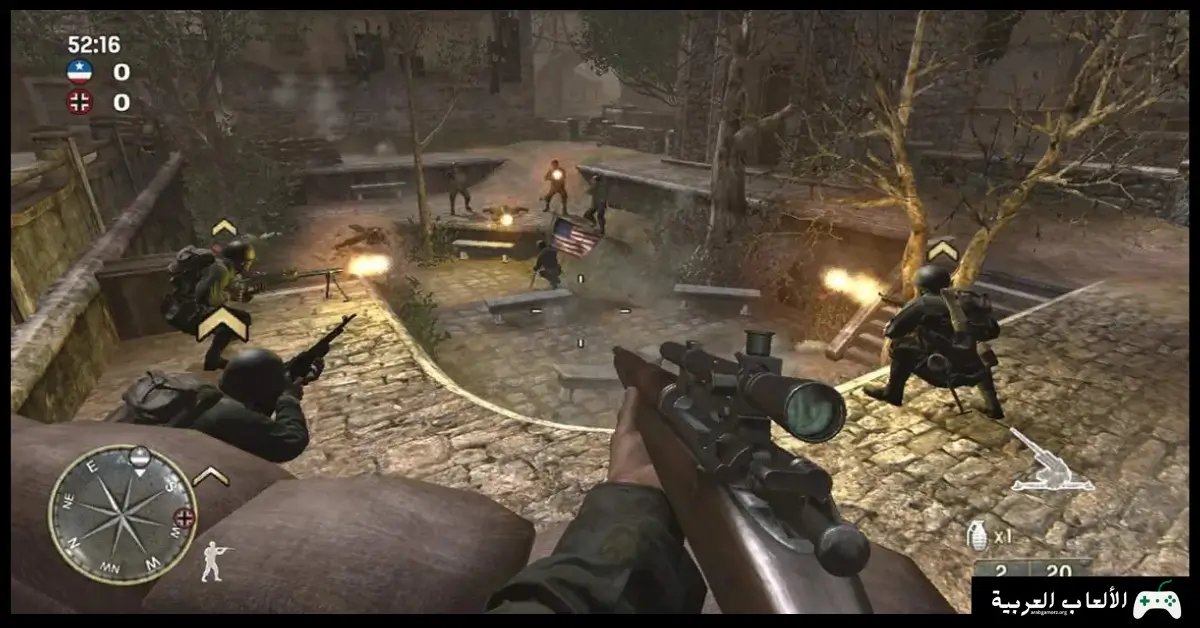Click the grenade icon
The image size is (1200, 628).
(977, 536)
